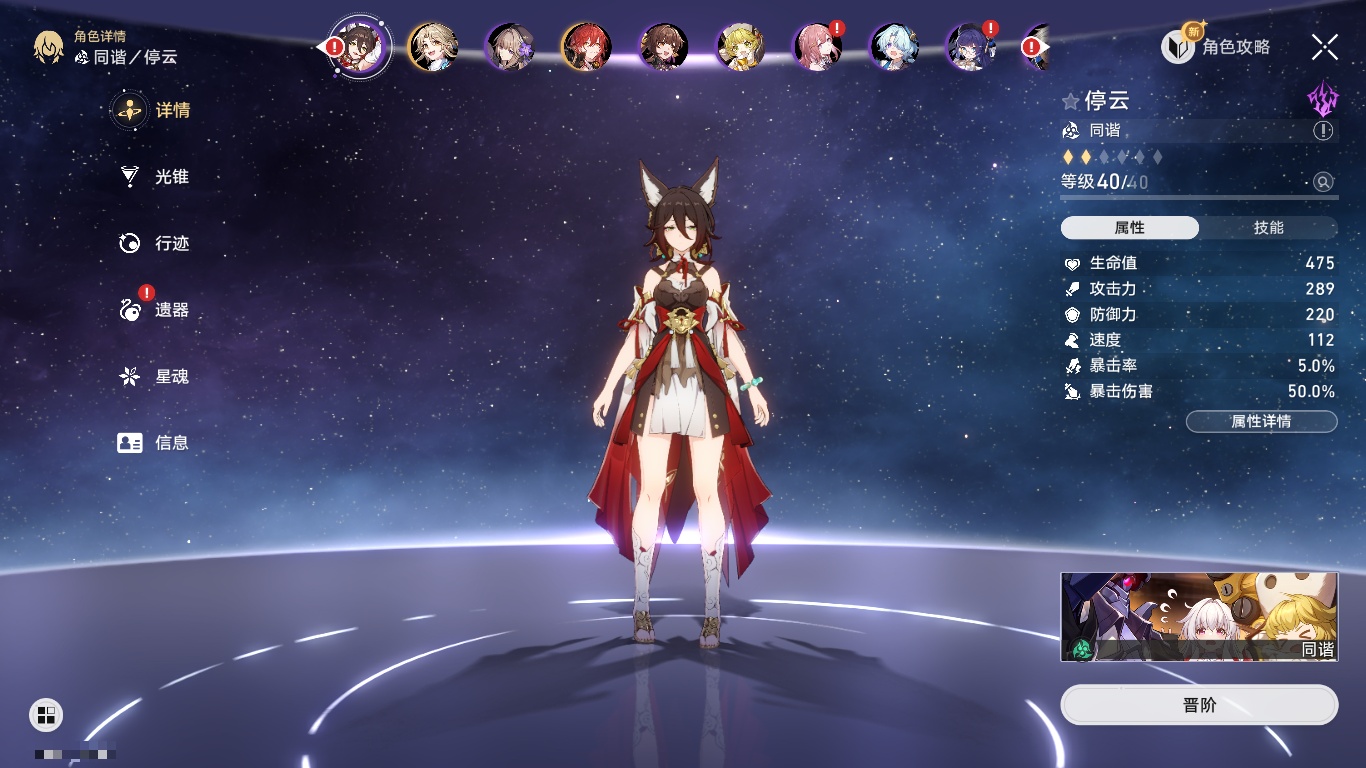Click the 同谐 path info exclamation icon
The image size is (1366, 768).
(x=1323, y=131)
